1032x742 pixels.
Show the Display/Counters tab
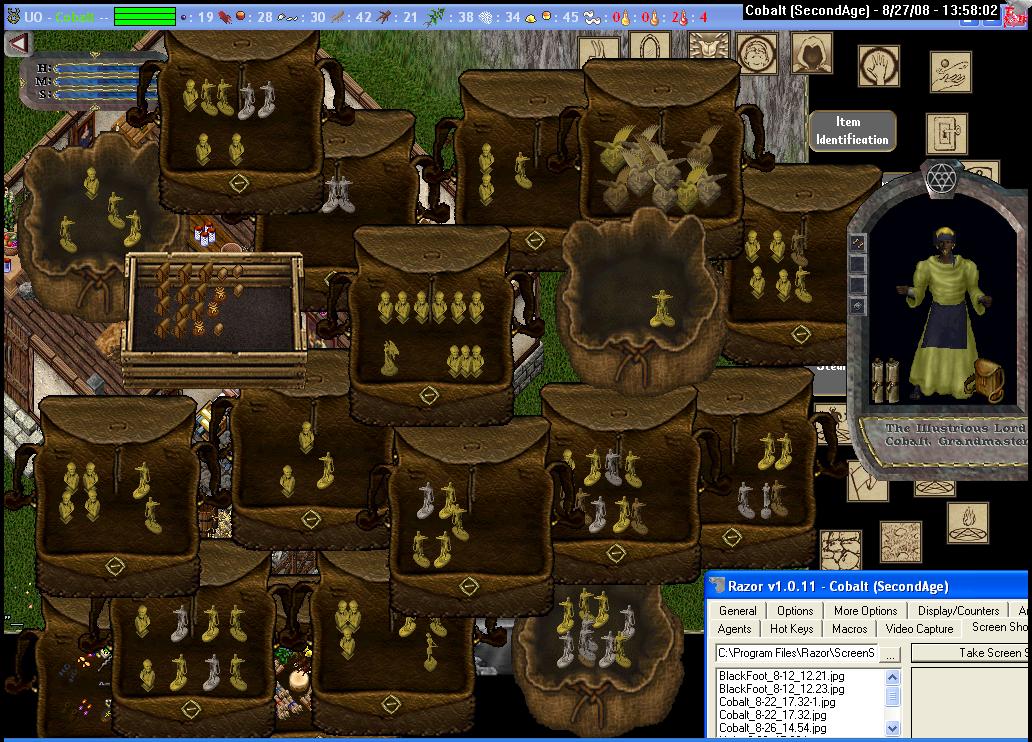958,610
